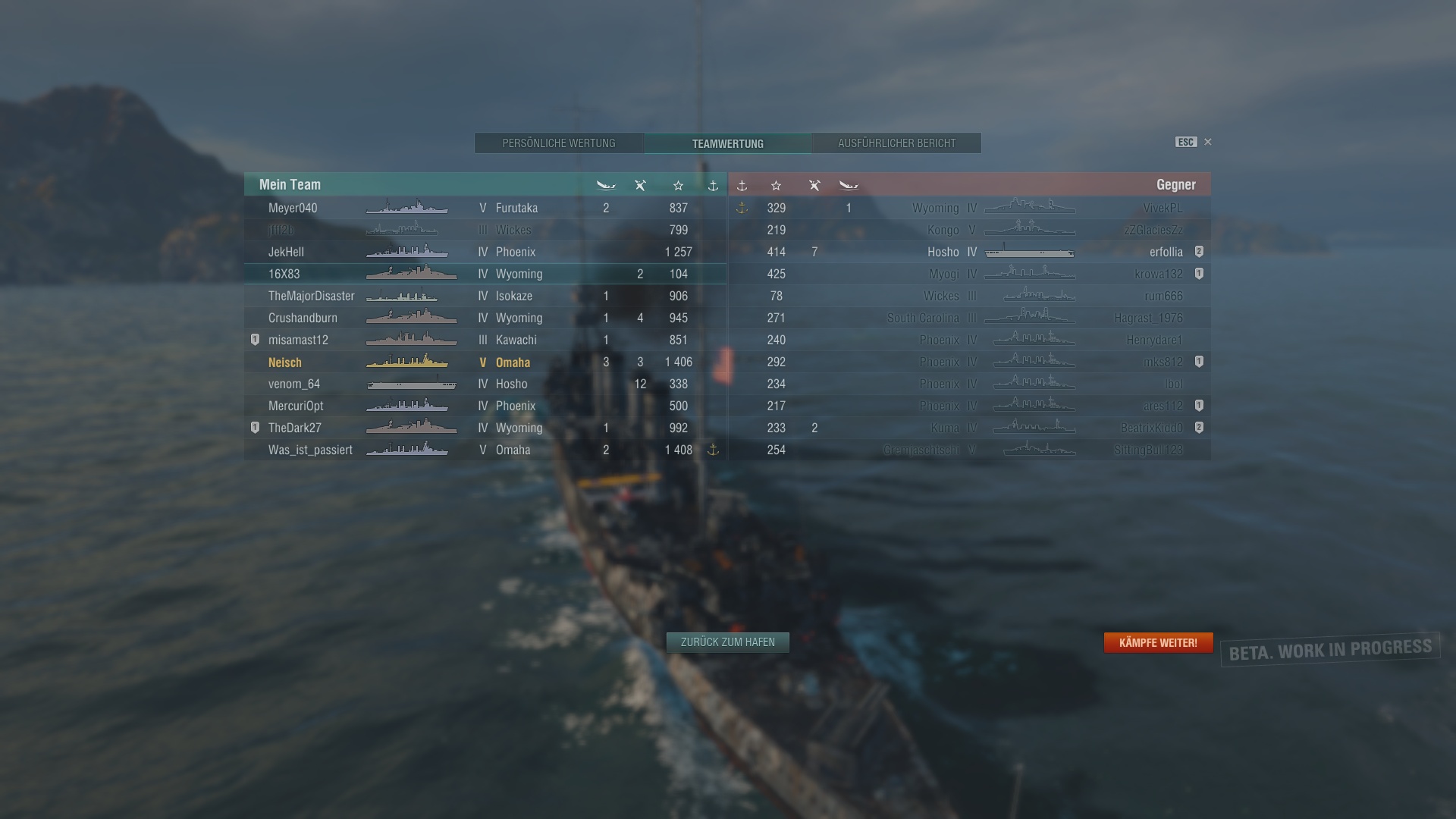
Task: Open the Ausführlicher Bericht tab
Action: coord(896,143)
